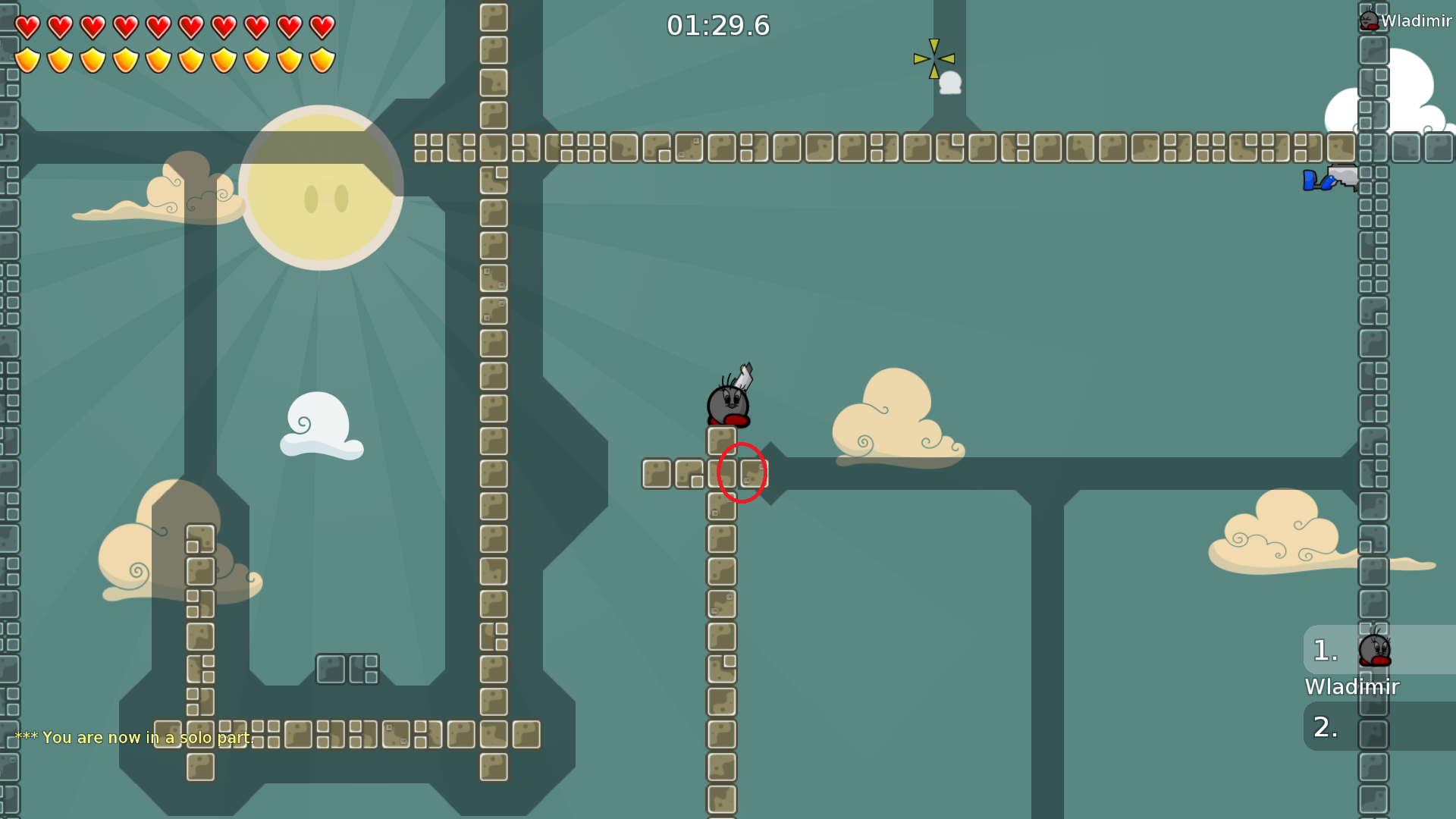This screenshot has width=1456, height=819.
Task: Click the last golden shield icon
Action: (321, 59)
